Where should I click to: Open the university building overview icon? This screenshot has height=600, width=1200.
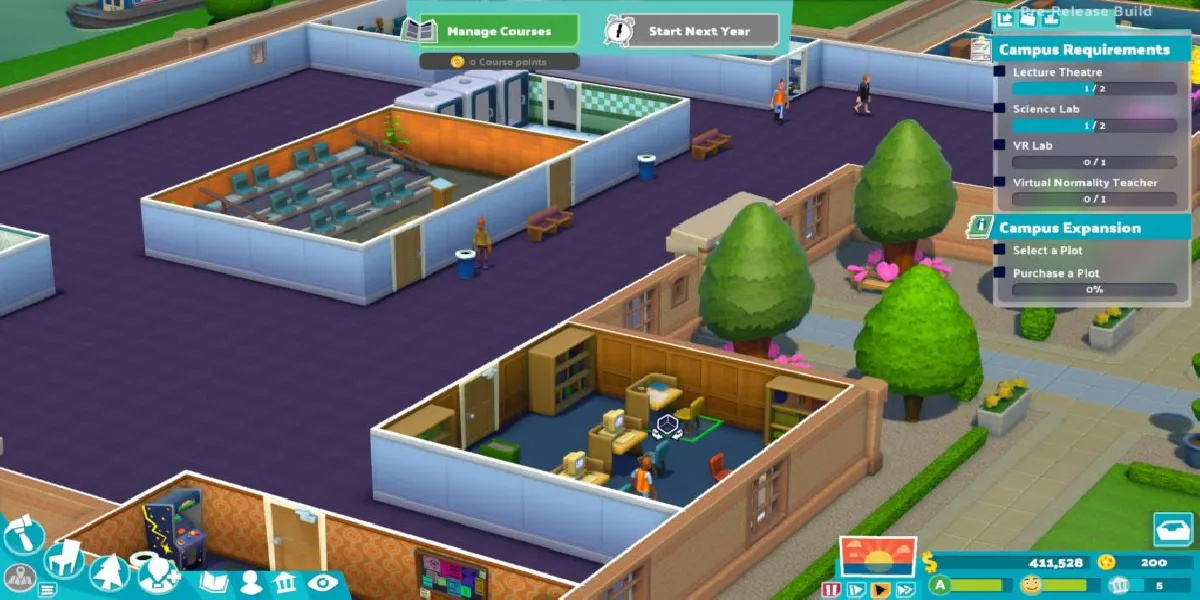coord(284,583)
